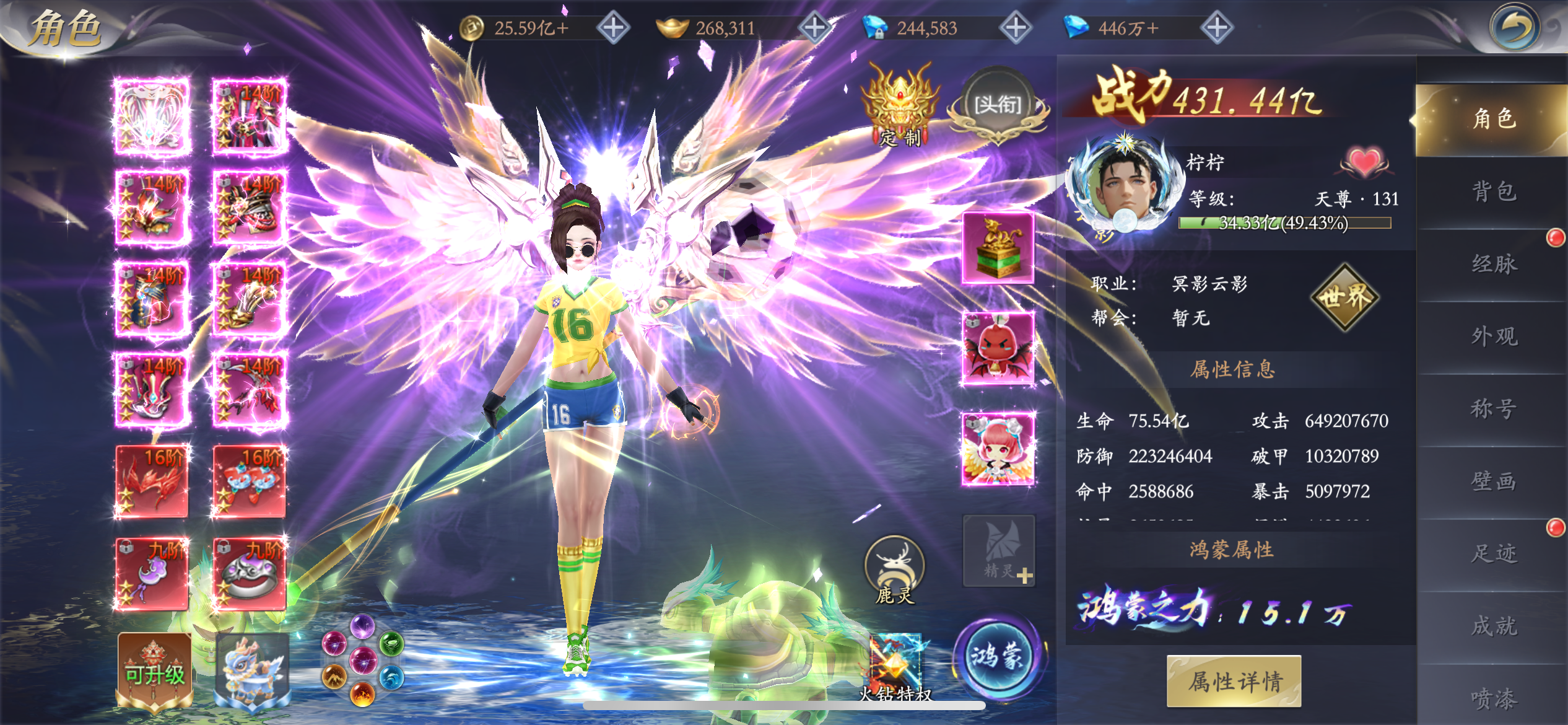This screenshot has height=725, width=1568.
Task: Switch to the 称号 tab
Action: [1493, 409]
